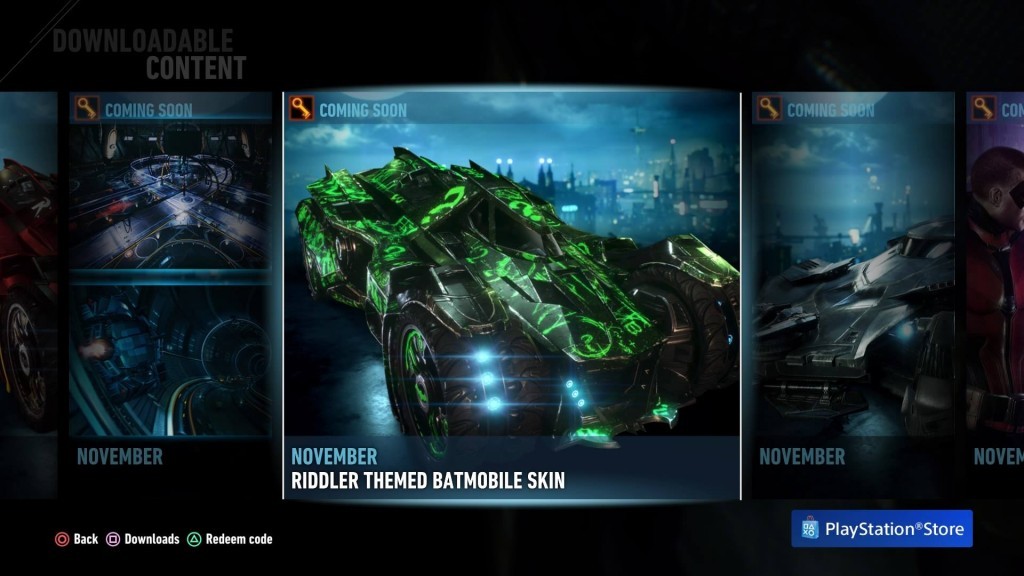
Task: Select the lower tunnel track DLC thumbnail
Action: 170,360
